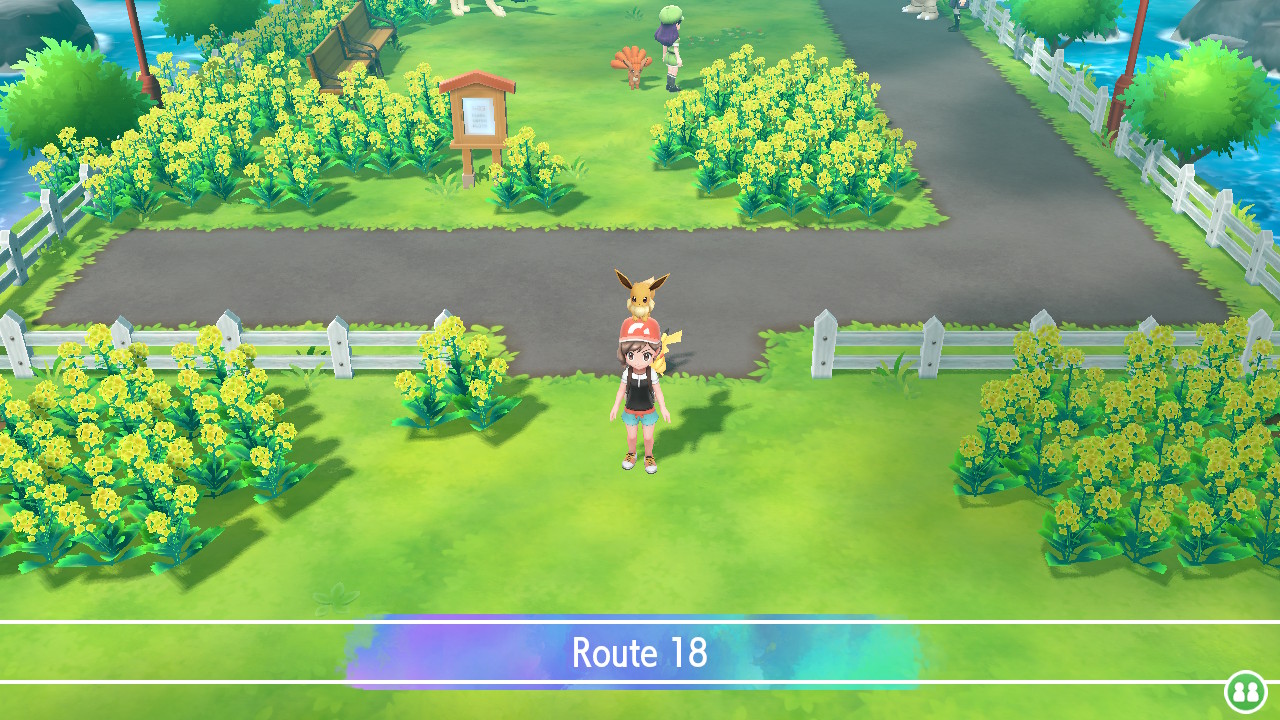The height and width of the screenshot is (720, 1280).
Task: Click the green two-player support icon
Action: (1245, 691)
